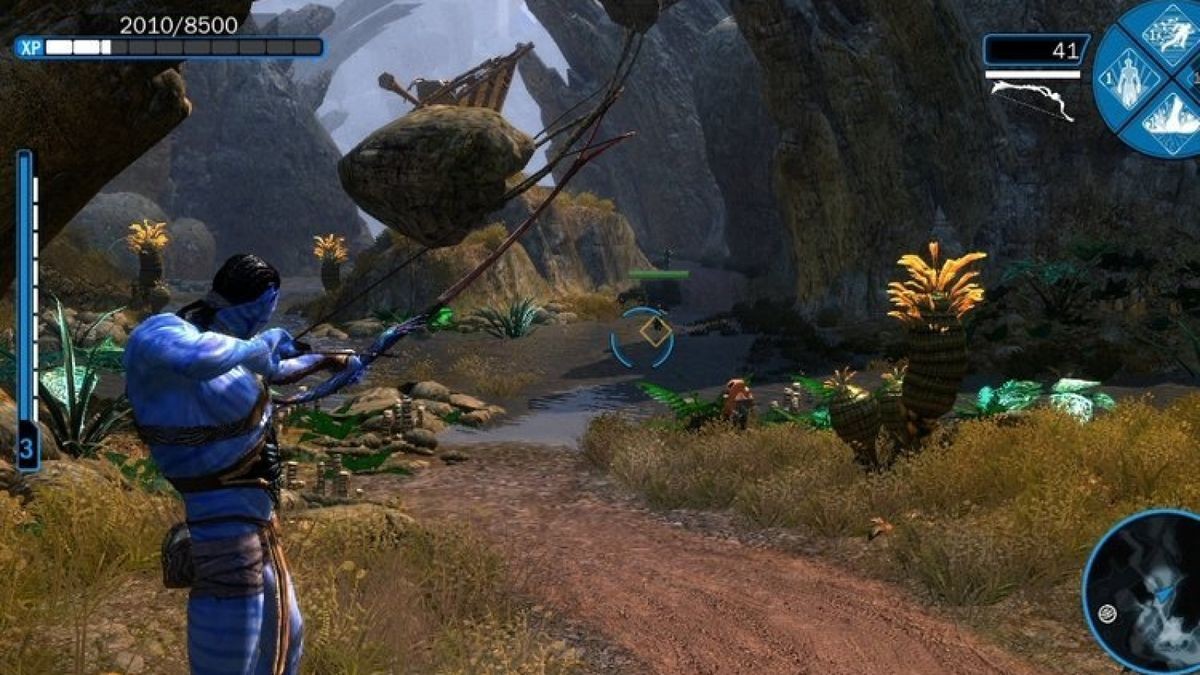Select the white round marker on the minimap
The width and height of the screenshot is (1200, 675).
[1107, 614]
